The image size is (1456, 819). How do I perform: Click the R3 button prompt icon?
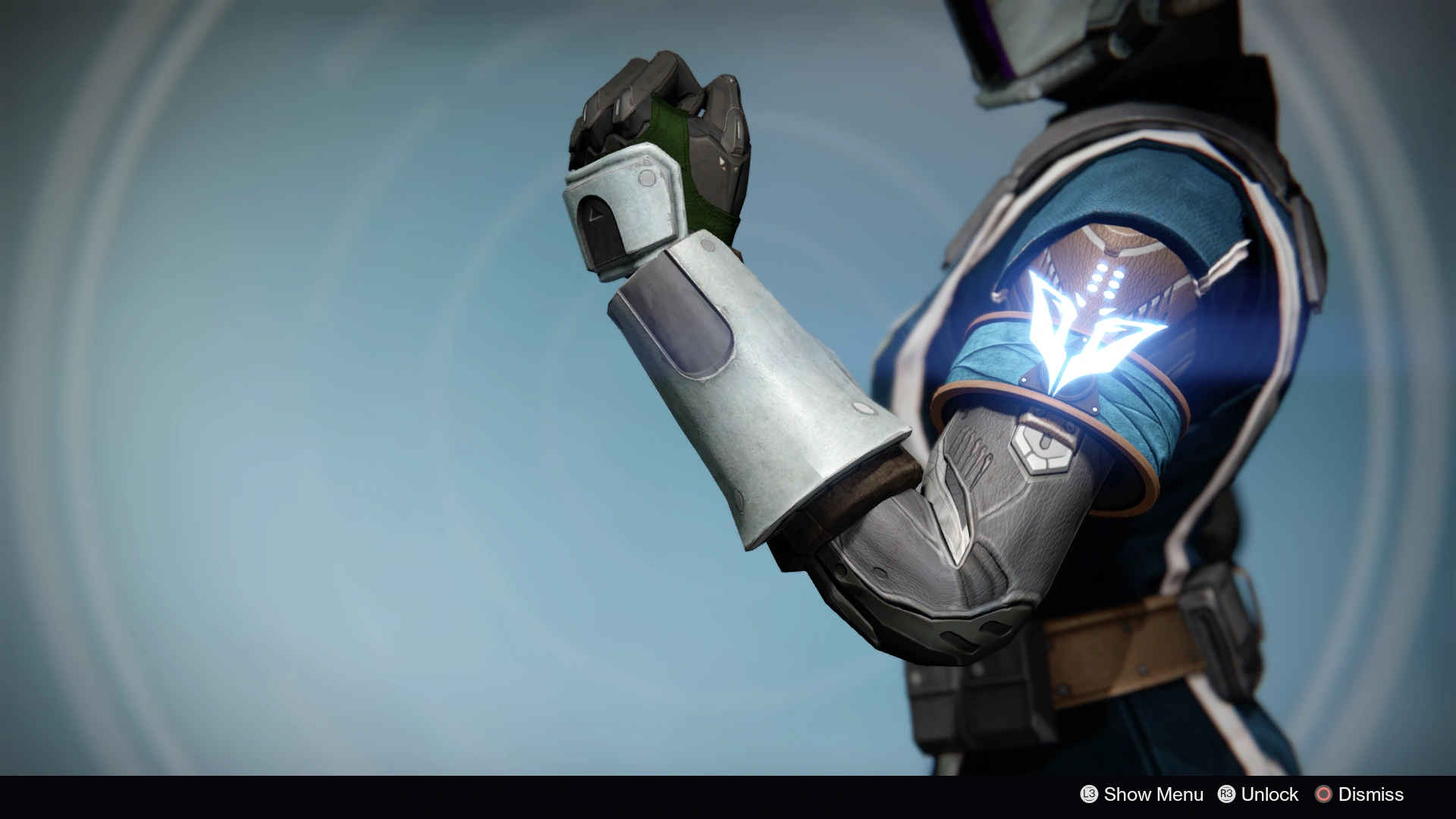[x=1226, y=795]
